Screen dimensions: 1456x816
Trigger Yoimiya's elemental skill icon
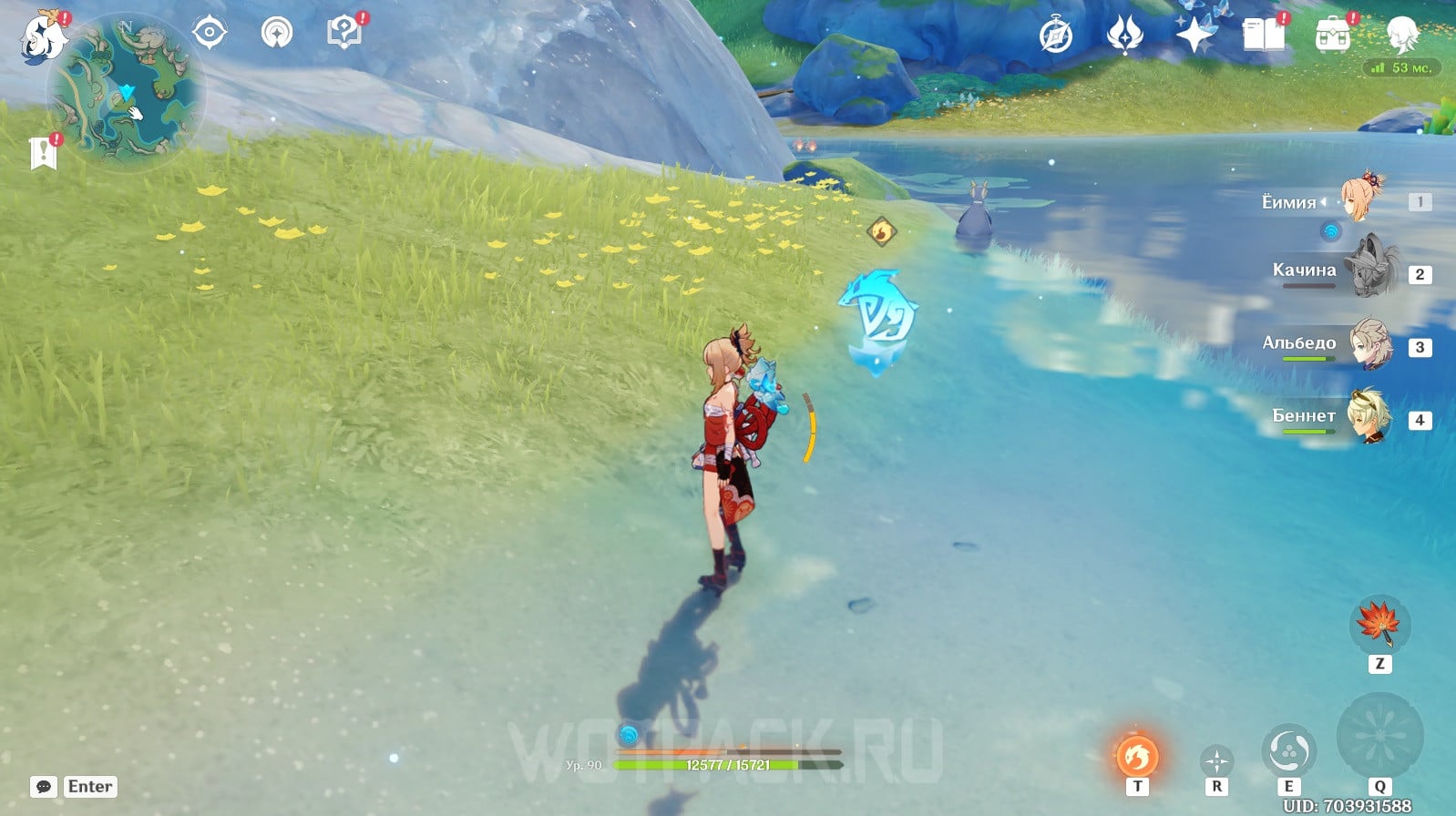click(x=1288, y=751)
